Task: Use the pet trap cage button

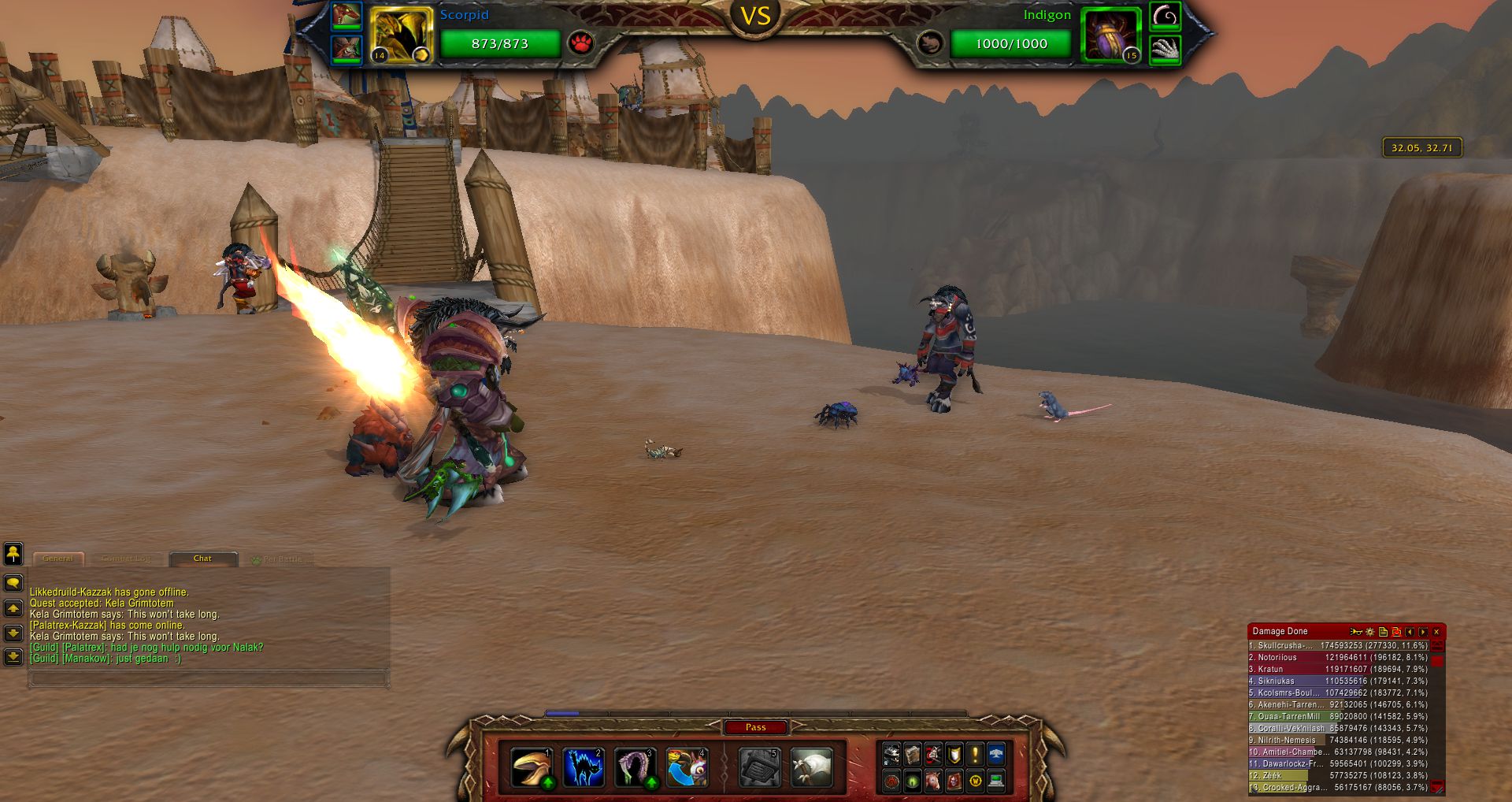Action: coord(759,767)
